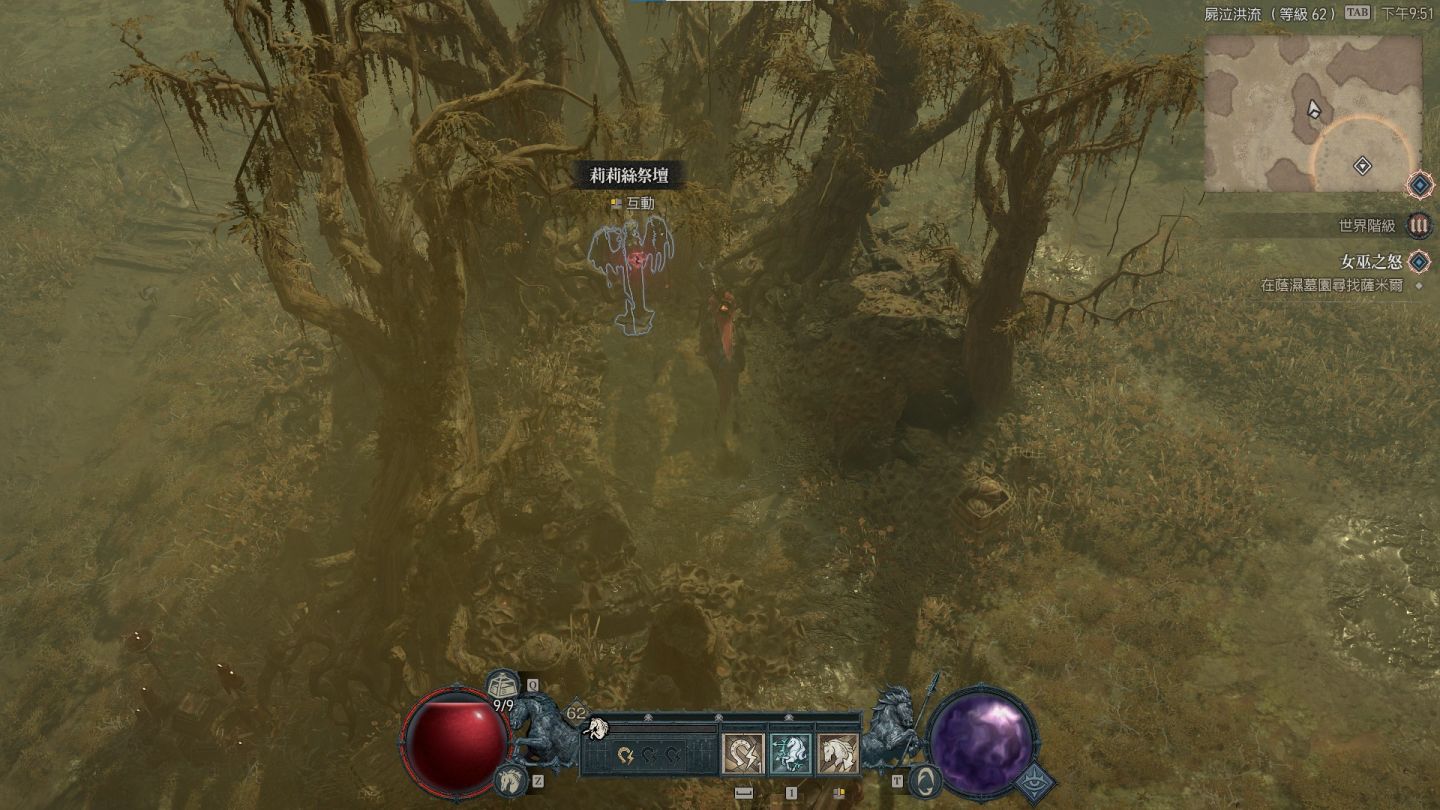Image resolution: width=1440 pixels, height=810 pixels.
Task: Open the minimap
Action: tap(1312, 113)
